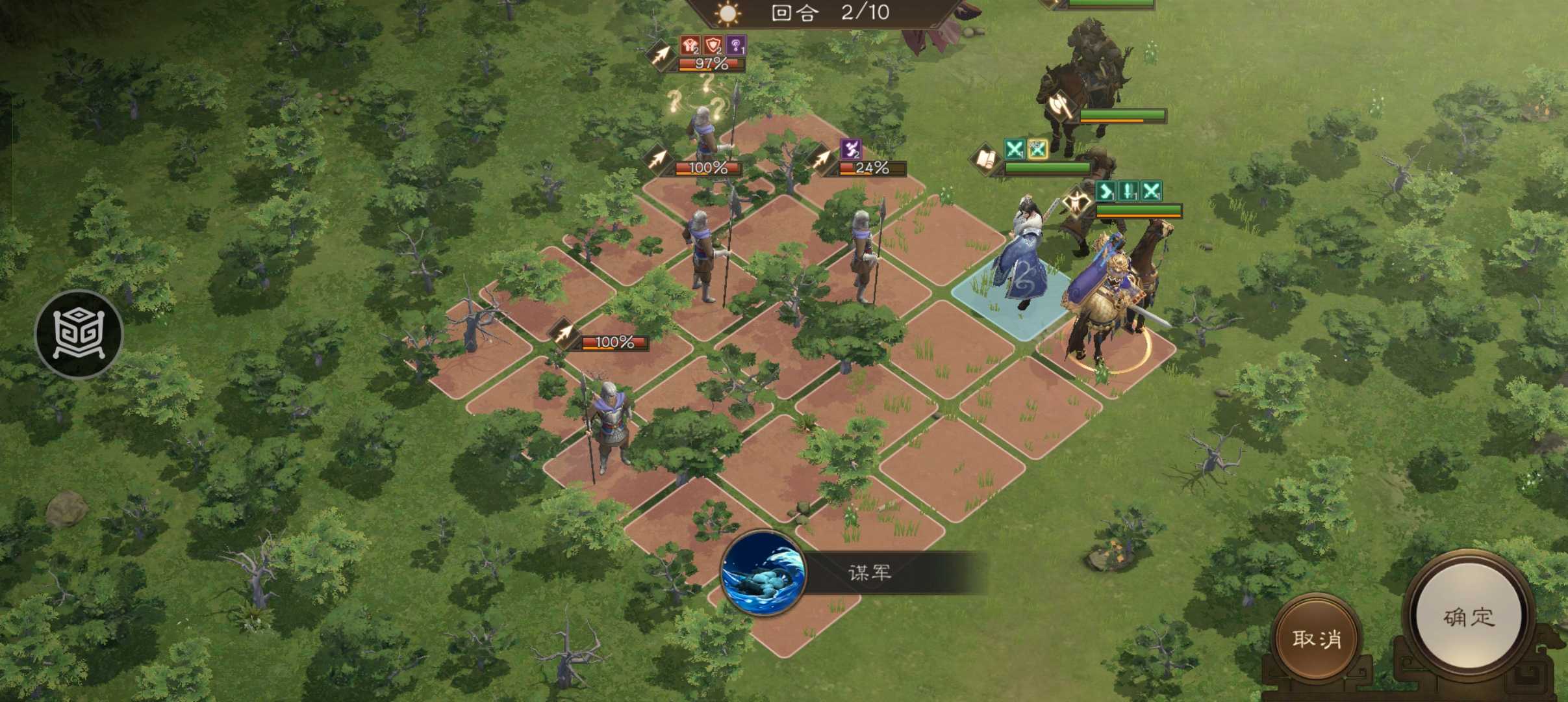Confirm the action with 确定 button
The height and width of the screenshot is (702, 1568).
pos(1470,617)
